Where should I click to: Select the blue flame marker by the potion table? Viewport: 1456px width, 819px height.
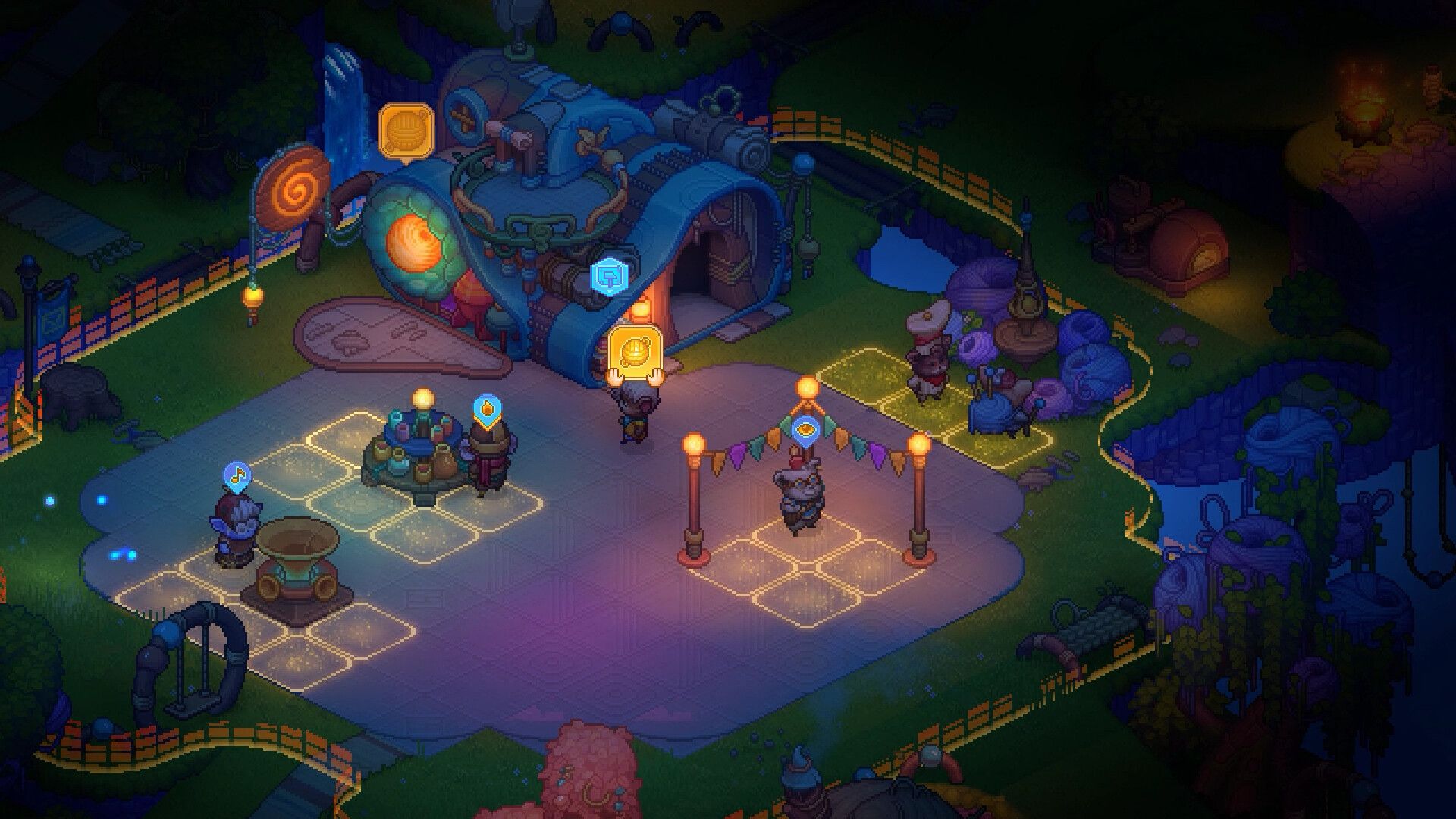click(485, 409)
